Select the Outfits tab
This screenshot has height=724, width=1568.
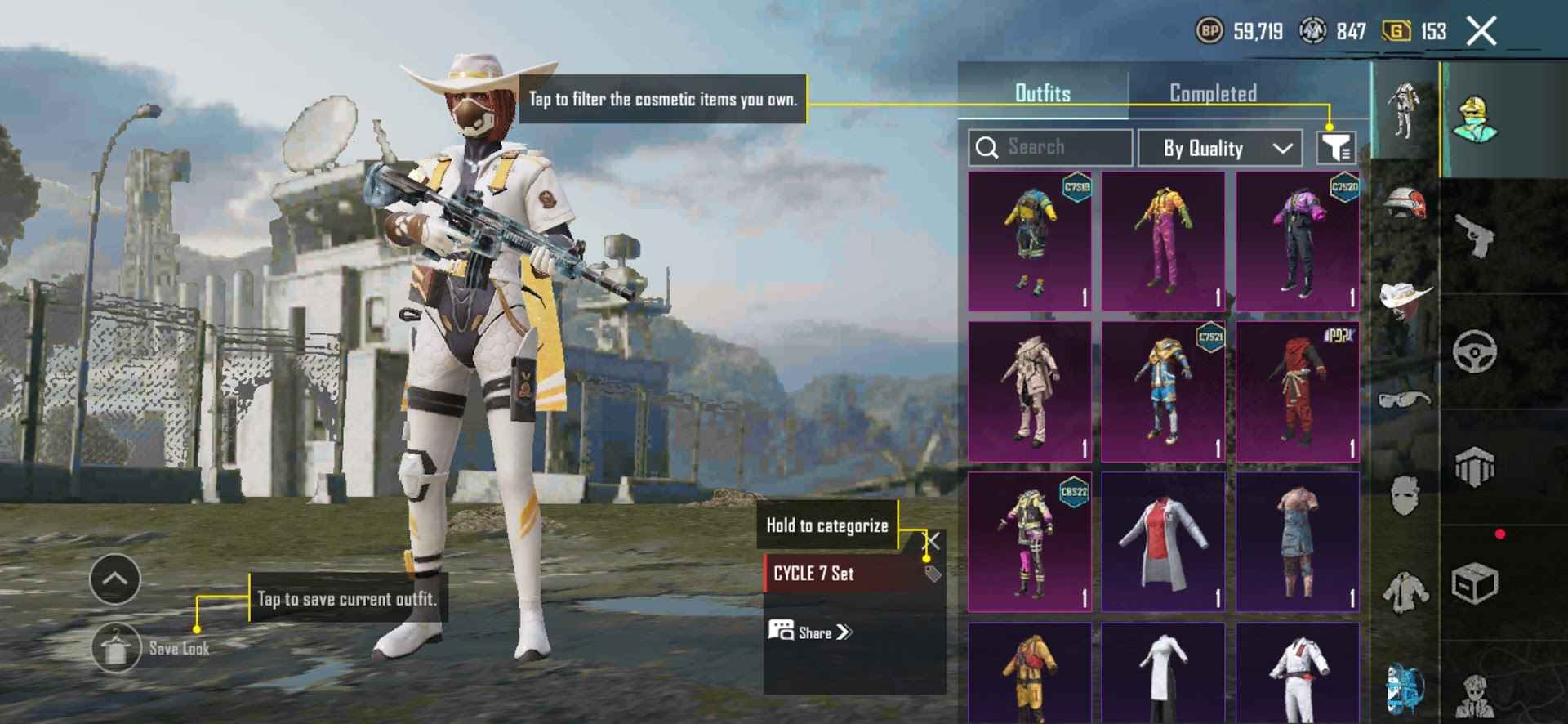point(1042,93)
